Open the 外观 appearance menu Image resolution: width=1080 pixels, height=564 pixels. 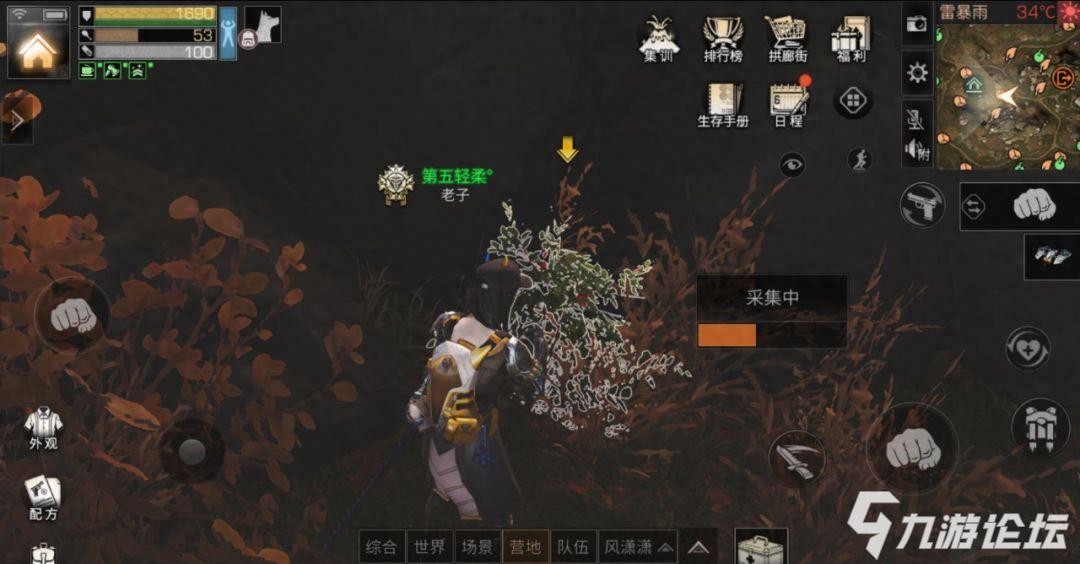[x=42, y=428]
